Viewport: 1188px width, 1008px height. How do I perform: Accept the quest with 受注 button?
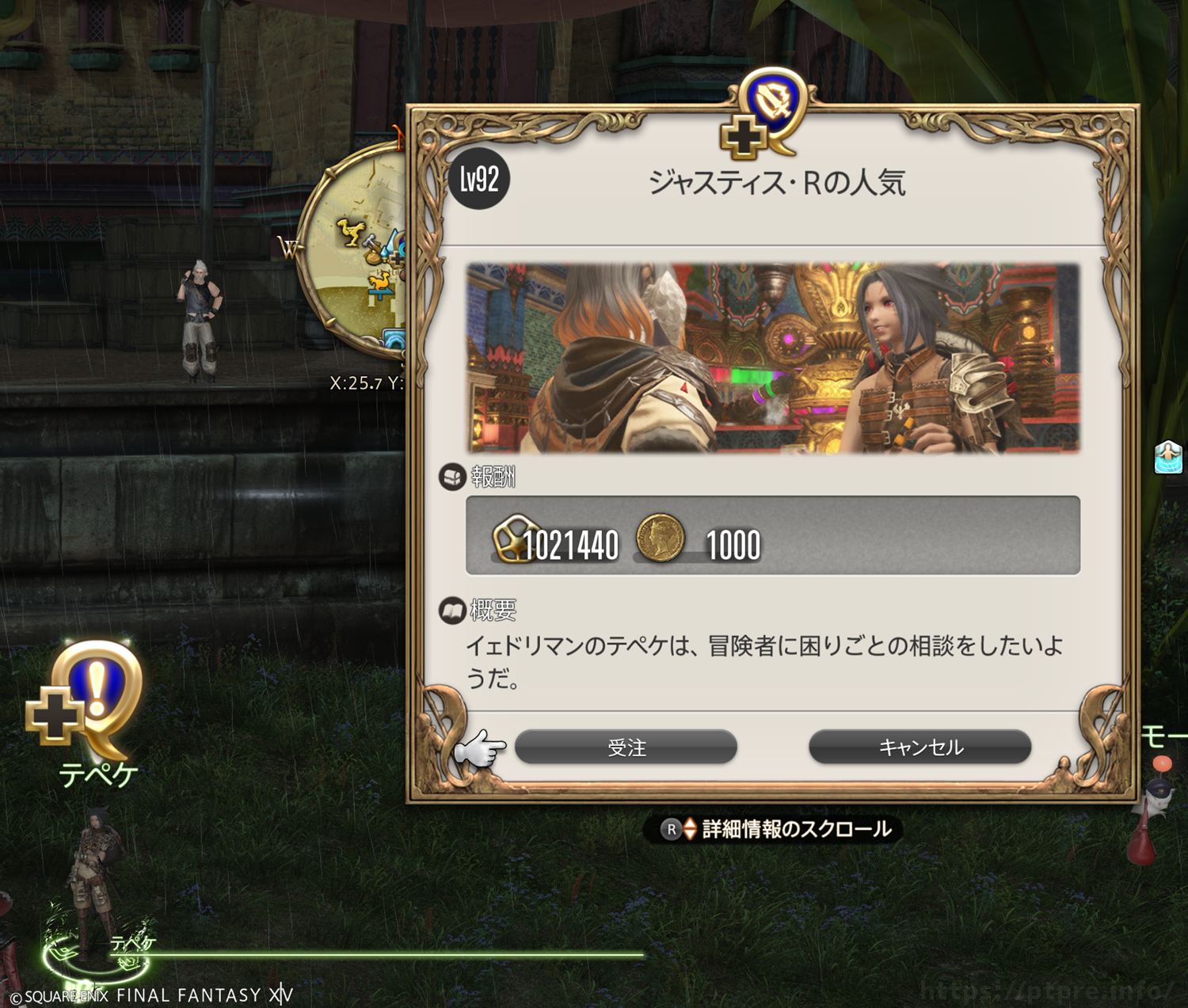[626, 747]
